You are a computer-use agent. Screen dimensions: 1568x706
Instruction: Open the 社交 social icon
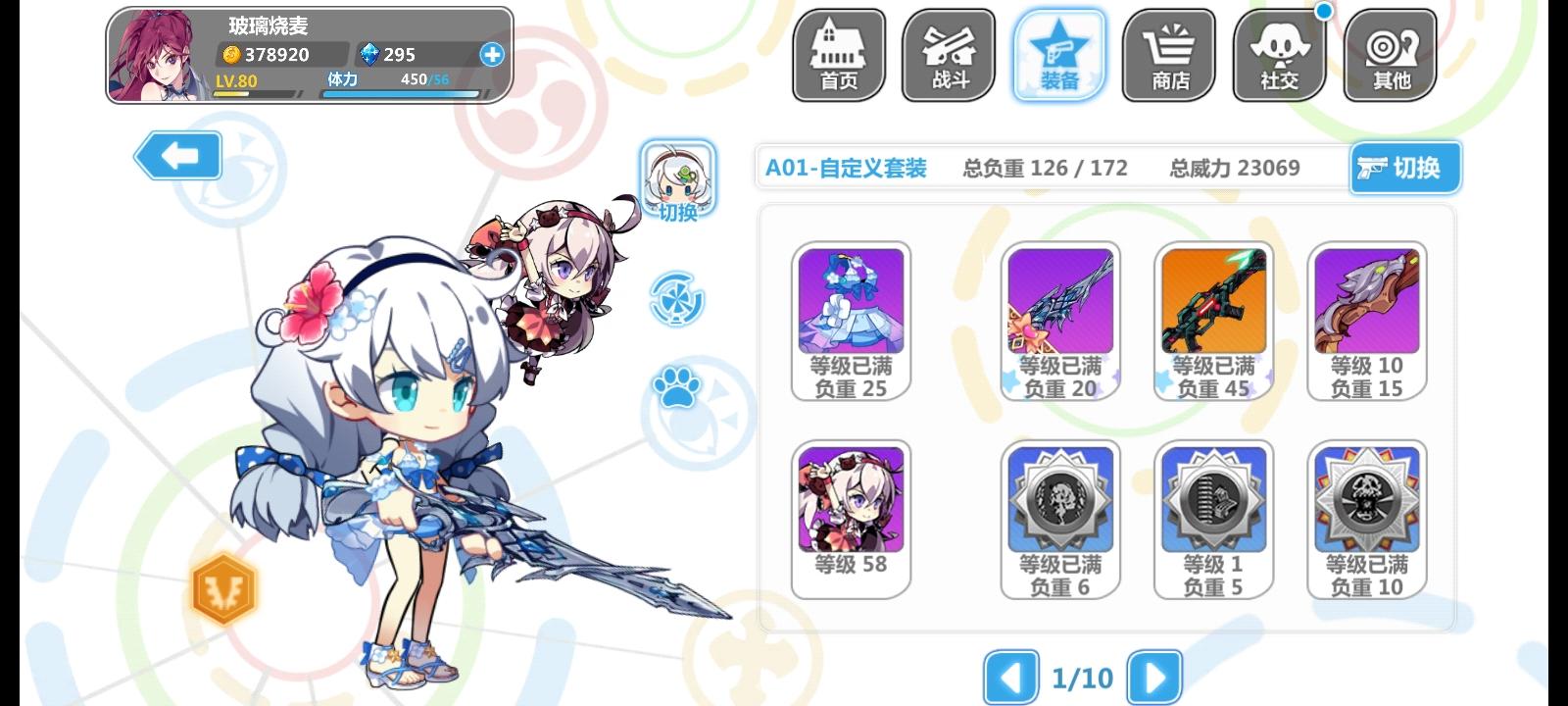[x=1278, y=54]
